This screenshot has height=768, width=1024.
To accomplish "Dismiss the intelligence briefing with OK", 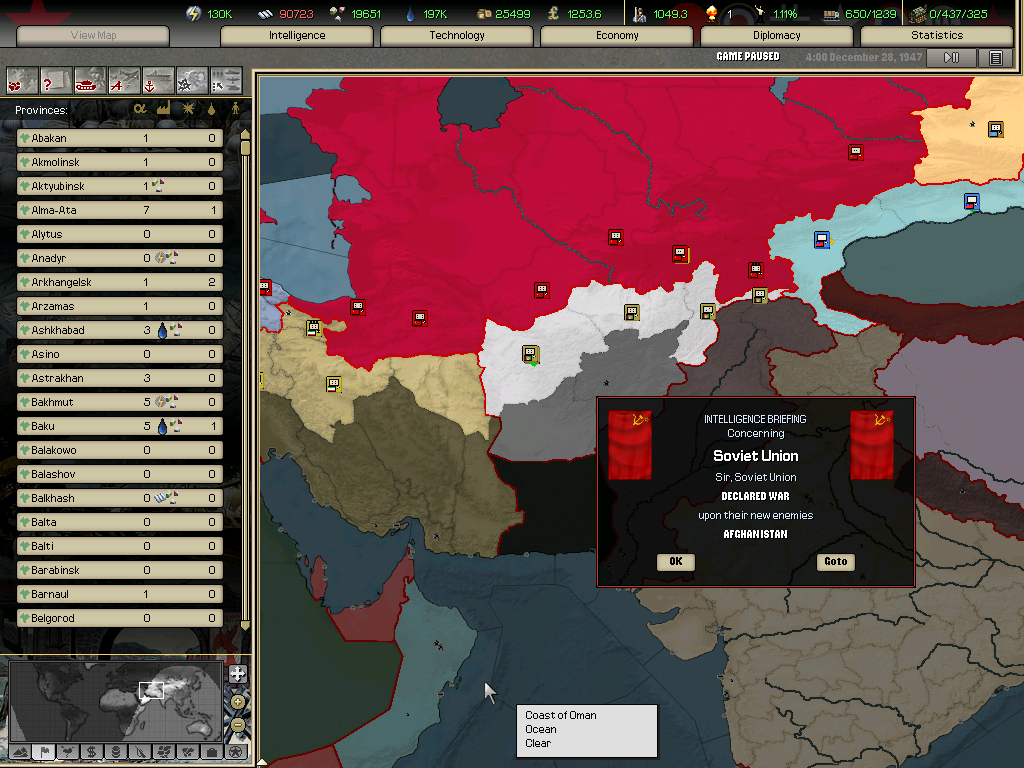I will [x=676, y=561].
